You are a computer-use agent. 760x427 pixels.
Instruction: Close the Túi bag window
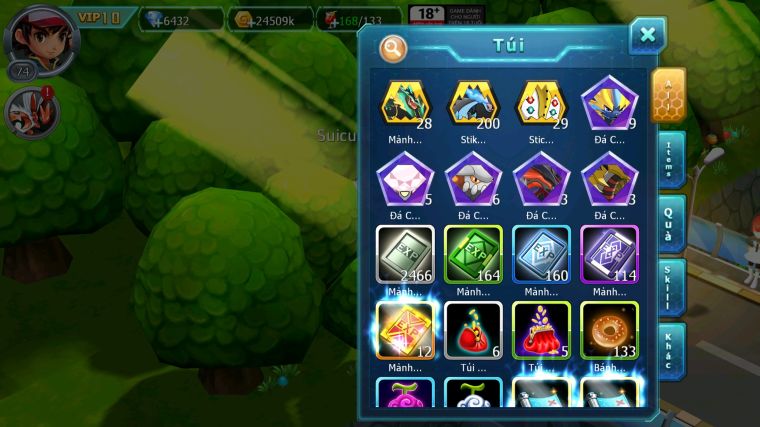[x=647, y=36]
